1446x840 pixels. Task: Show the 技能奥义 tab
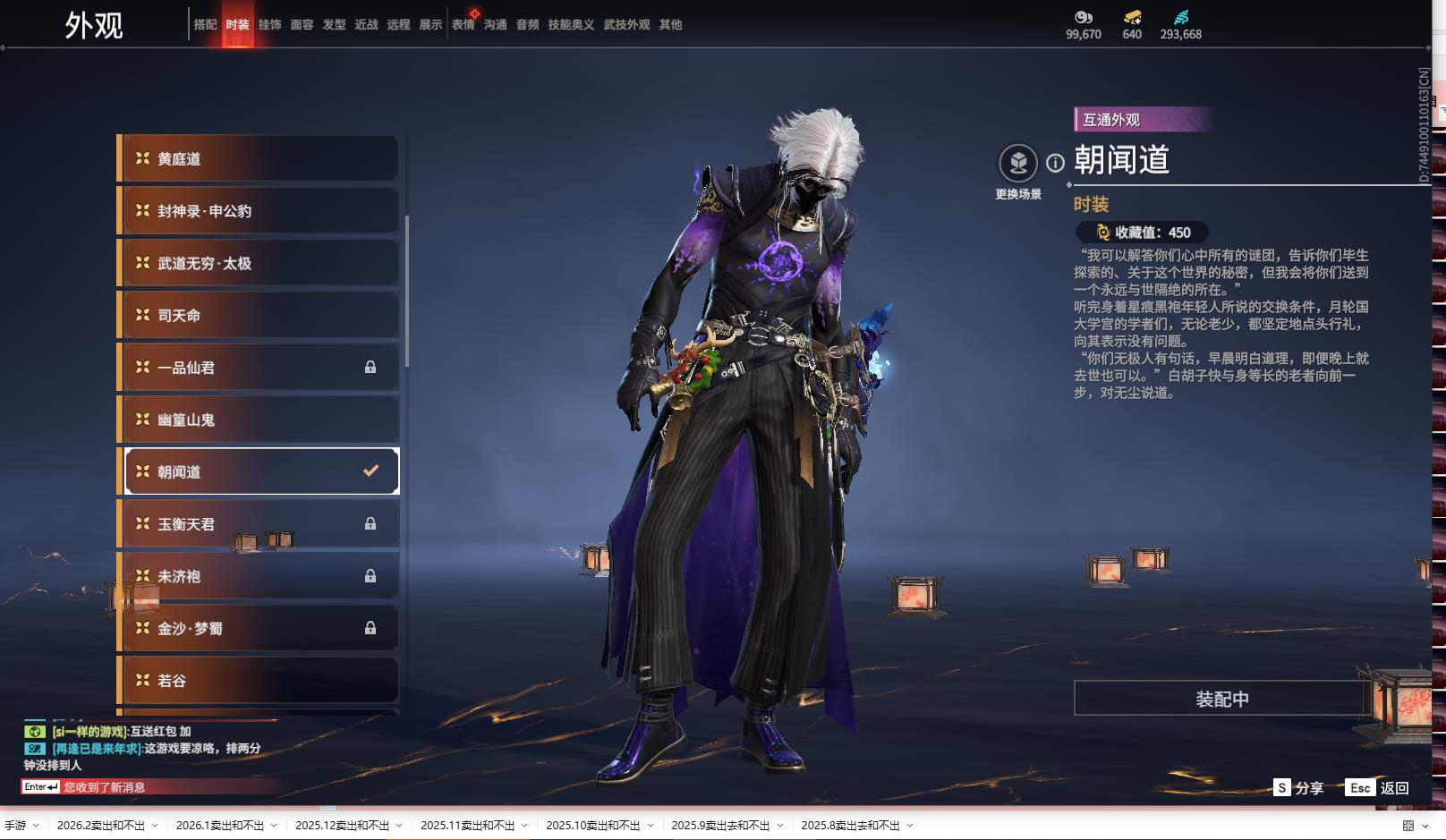(571, 25)
